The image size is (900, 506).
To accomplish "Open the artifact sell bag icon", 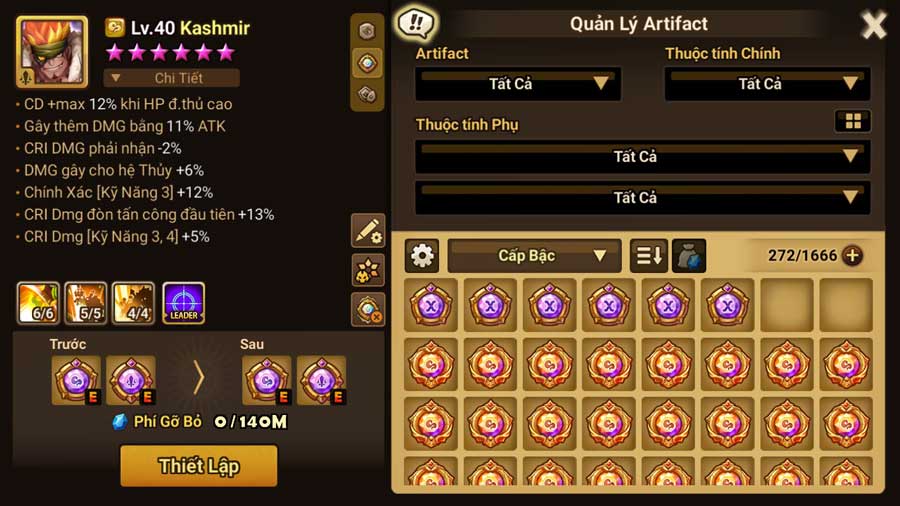I will coord(689,256).
